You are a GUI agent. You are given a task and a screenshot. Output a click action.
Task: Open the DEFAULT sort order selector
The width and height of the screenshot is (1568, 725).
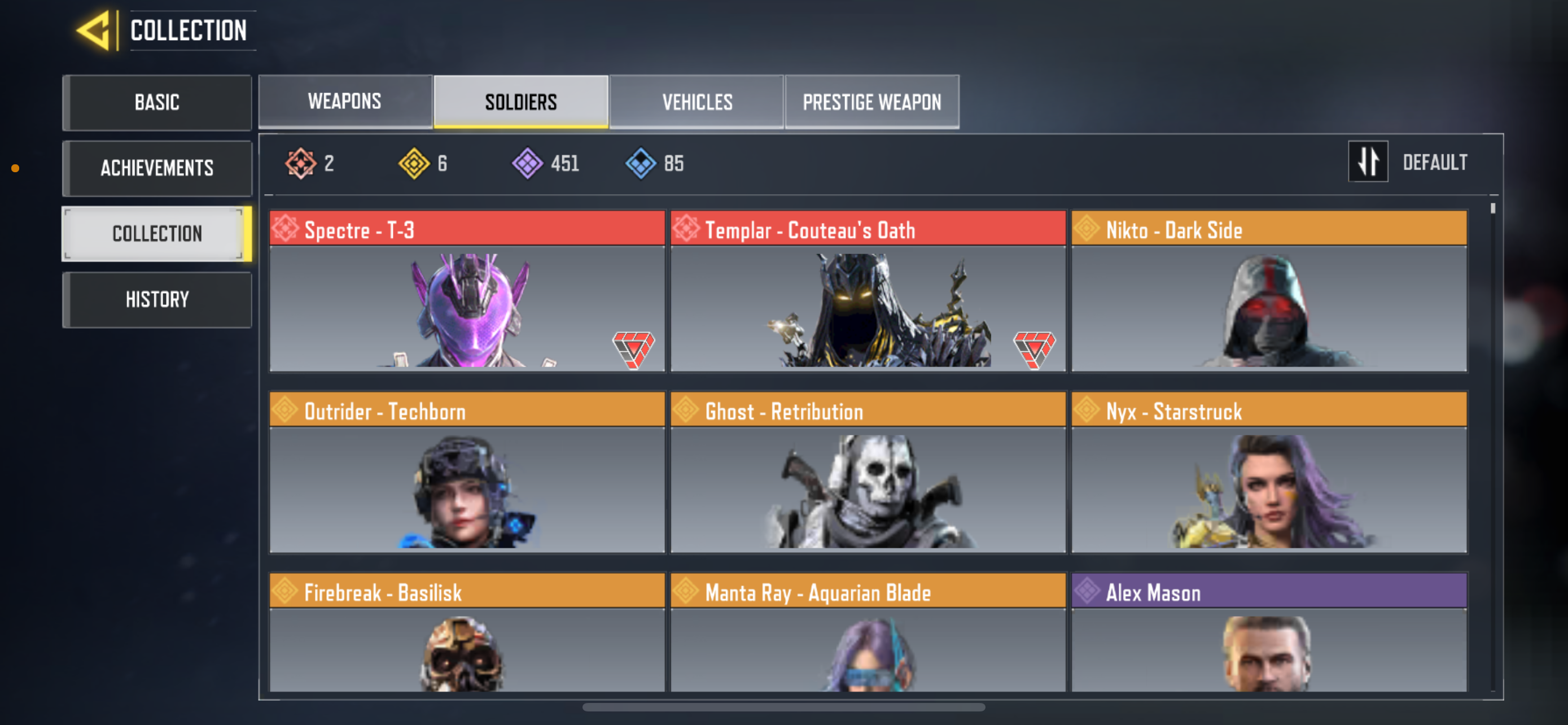[1436, 162]
